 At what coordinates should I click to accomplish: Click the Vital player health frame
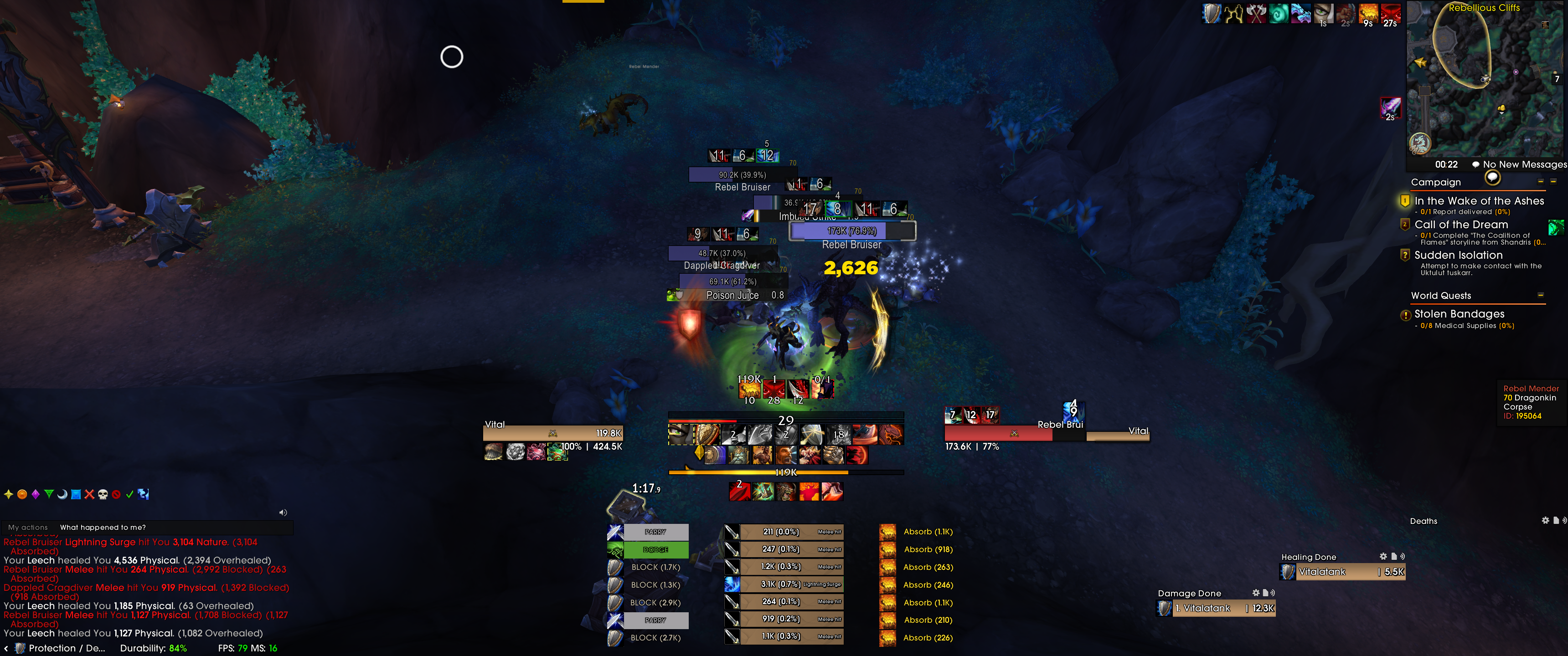click(x=553, y=433)
